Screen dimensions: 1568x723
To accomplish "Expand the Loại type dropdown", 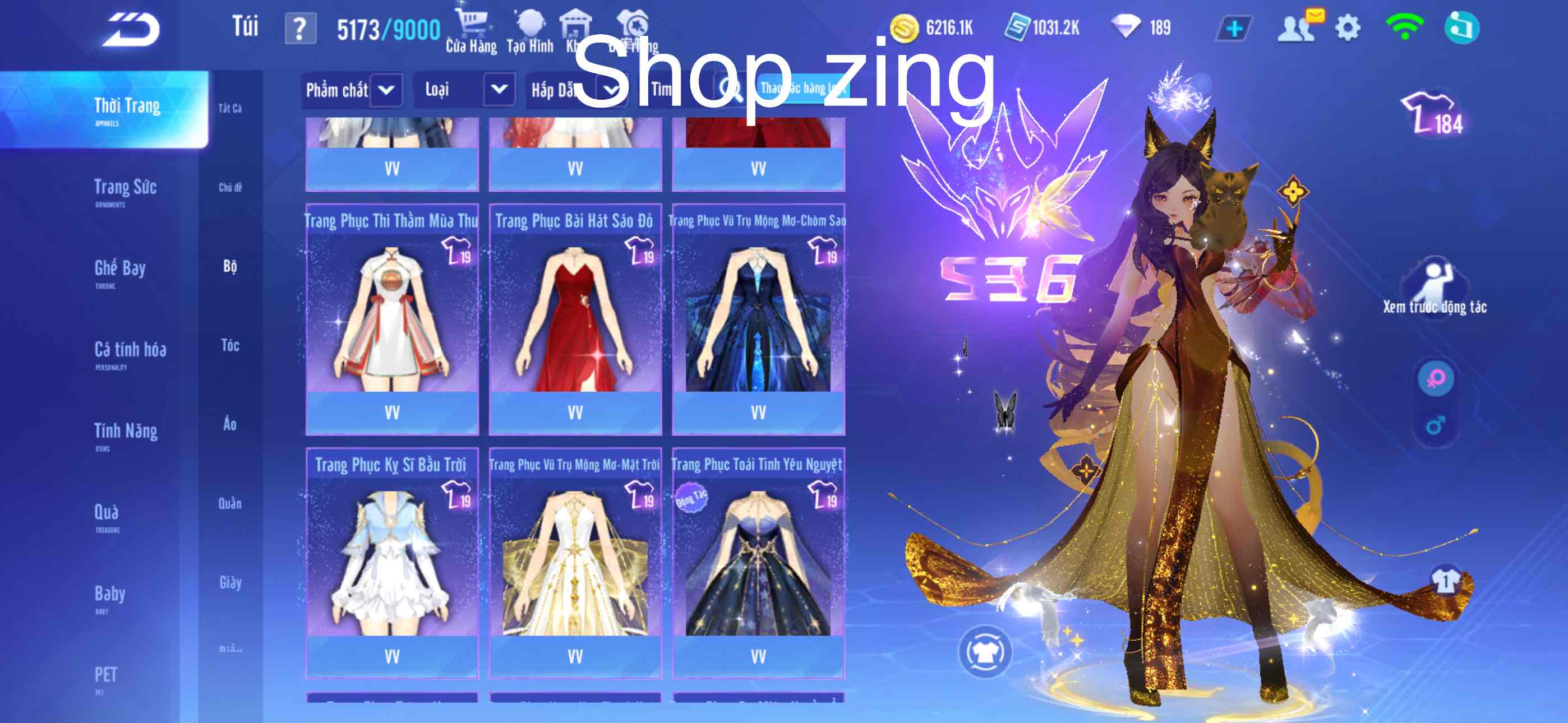I will (464, 90).
